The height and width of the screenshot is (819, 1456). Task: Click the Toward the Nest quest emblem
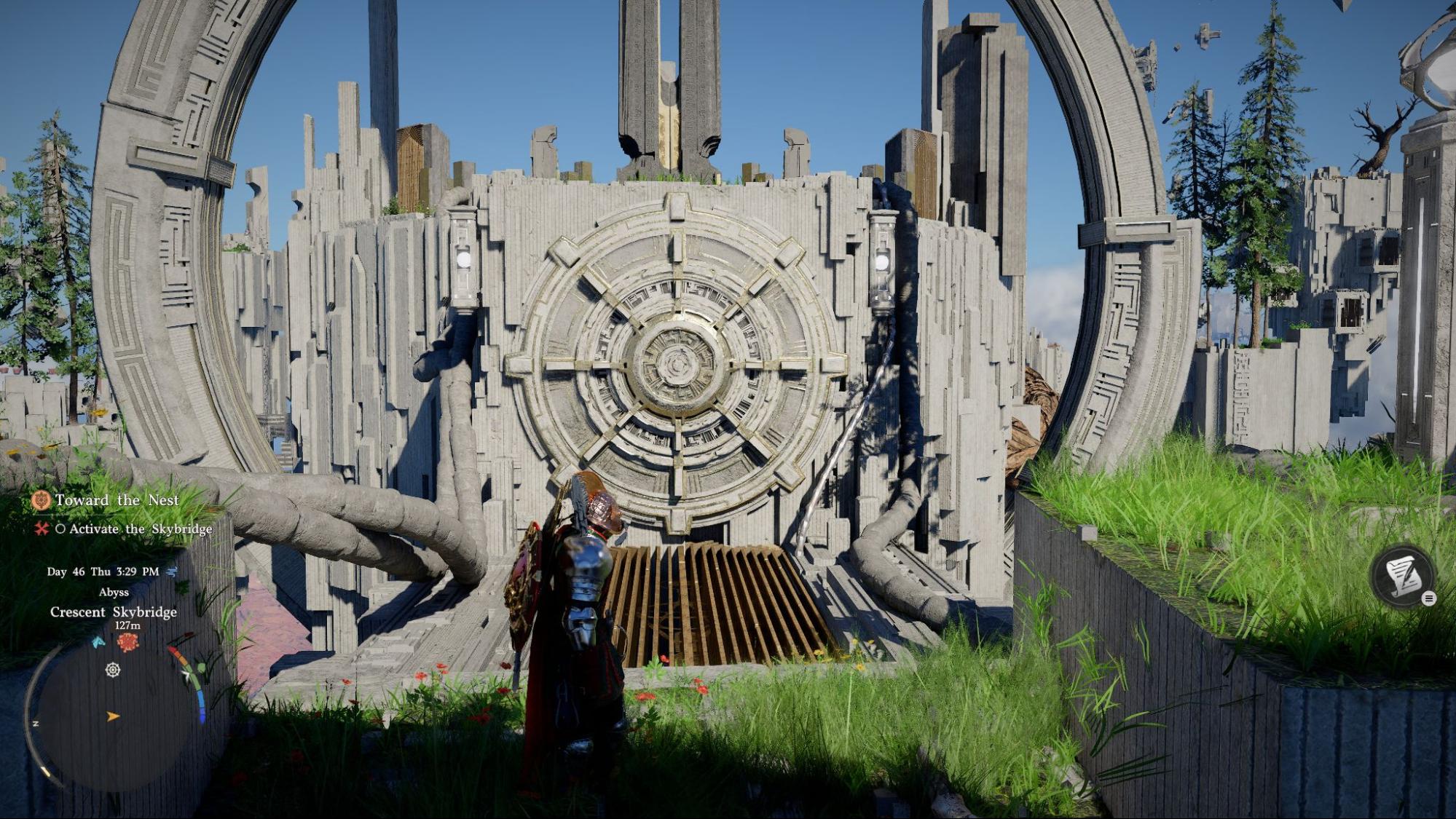coord(41,501)
